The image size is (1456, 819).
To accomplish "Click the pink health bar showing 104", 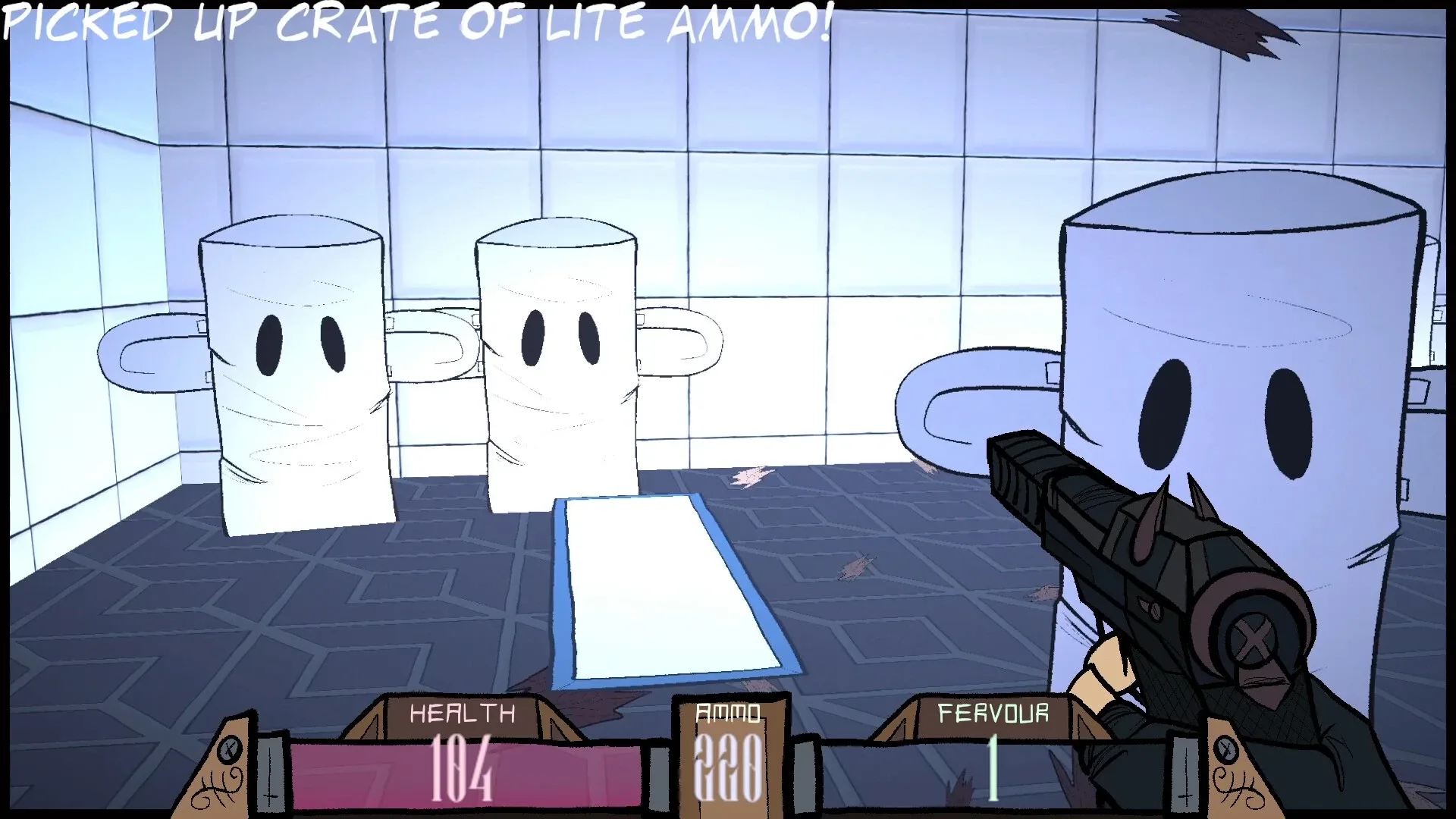I will [461, 766].
